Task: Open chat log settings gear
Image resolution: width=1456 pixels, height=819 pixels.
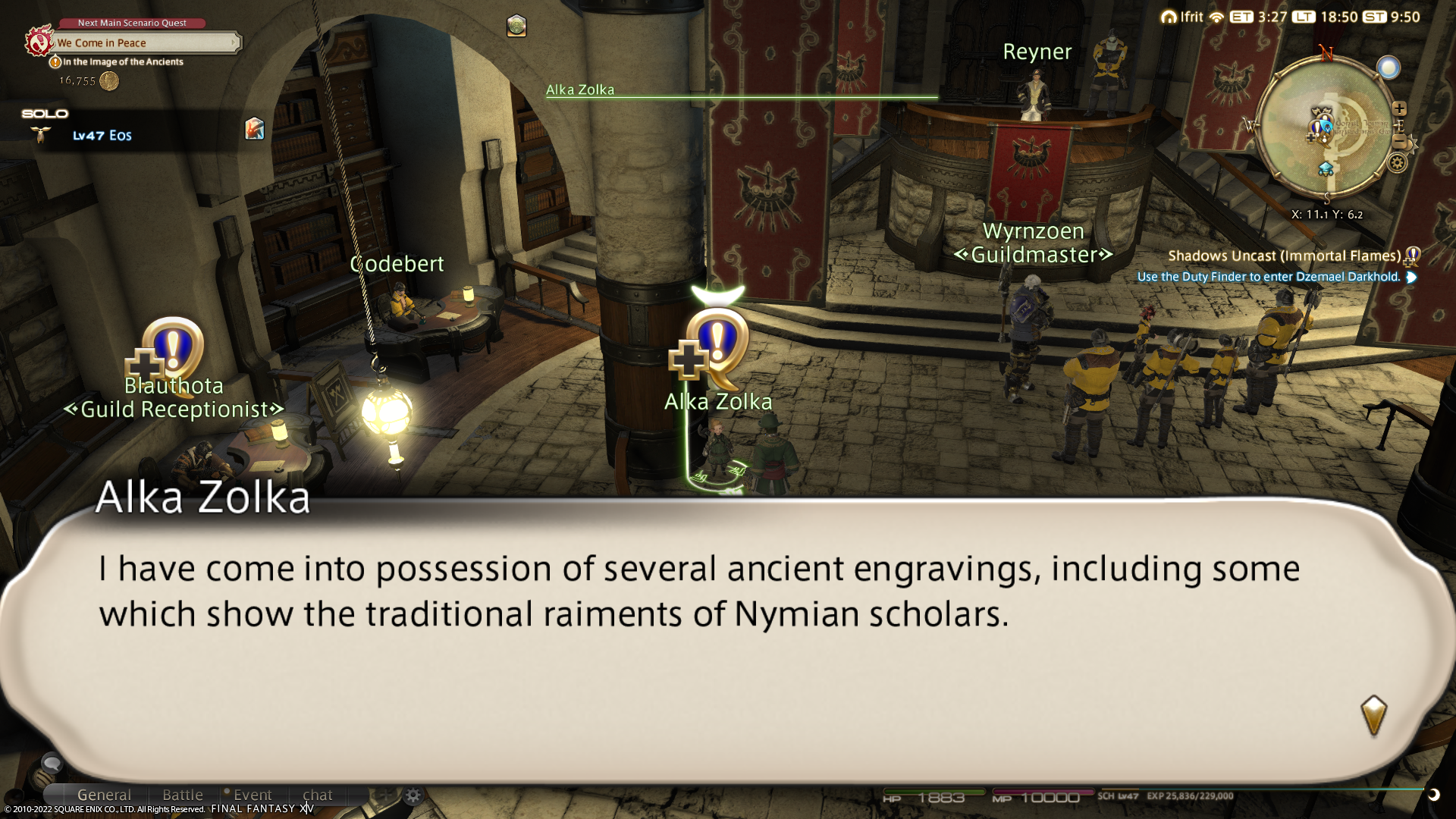Action: (x=413, y=795)
